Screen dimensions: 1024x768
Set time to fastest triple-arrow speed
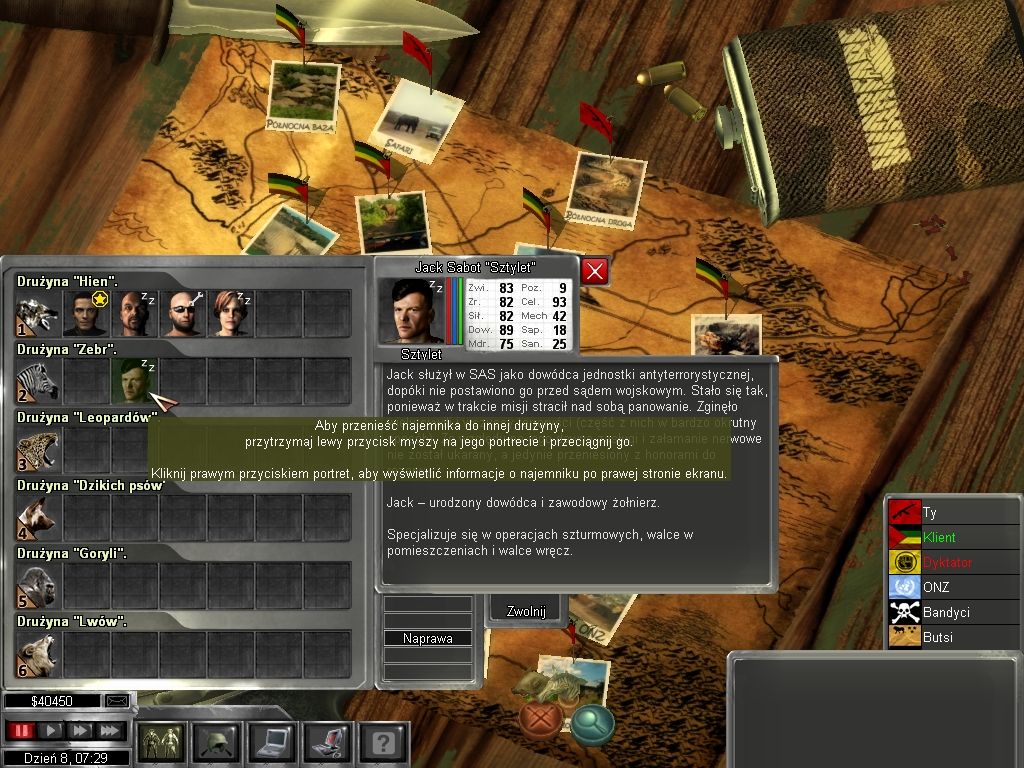(110, 731)
